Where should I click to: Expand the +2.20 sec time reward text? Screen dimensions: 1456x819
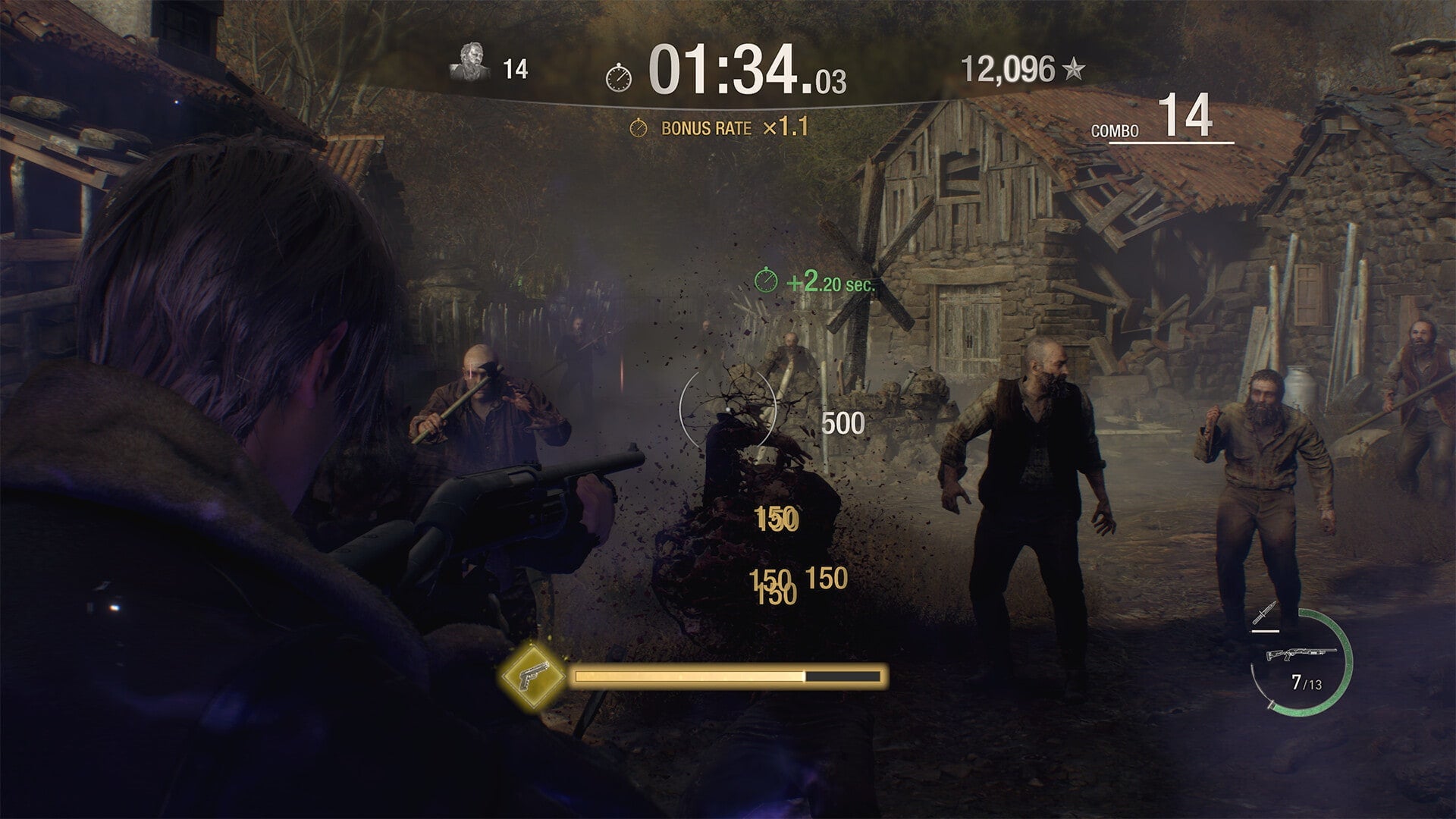831,281
